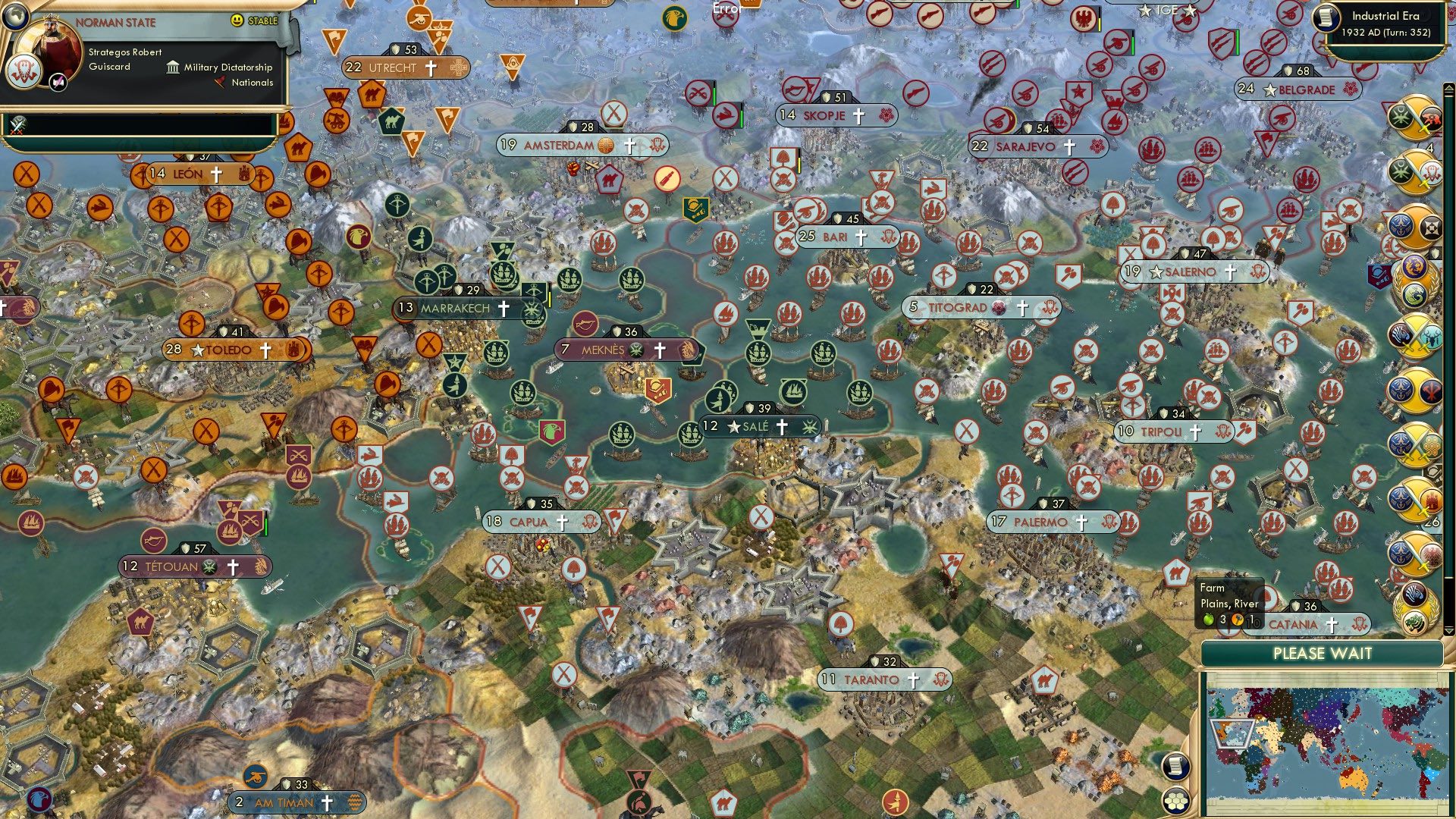
Task: Expand the unit list with the bottom chevron
Action: click(x=1448, y=631)
